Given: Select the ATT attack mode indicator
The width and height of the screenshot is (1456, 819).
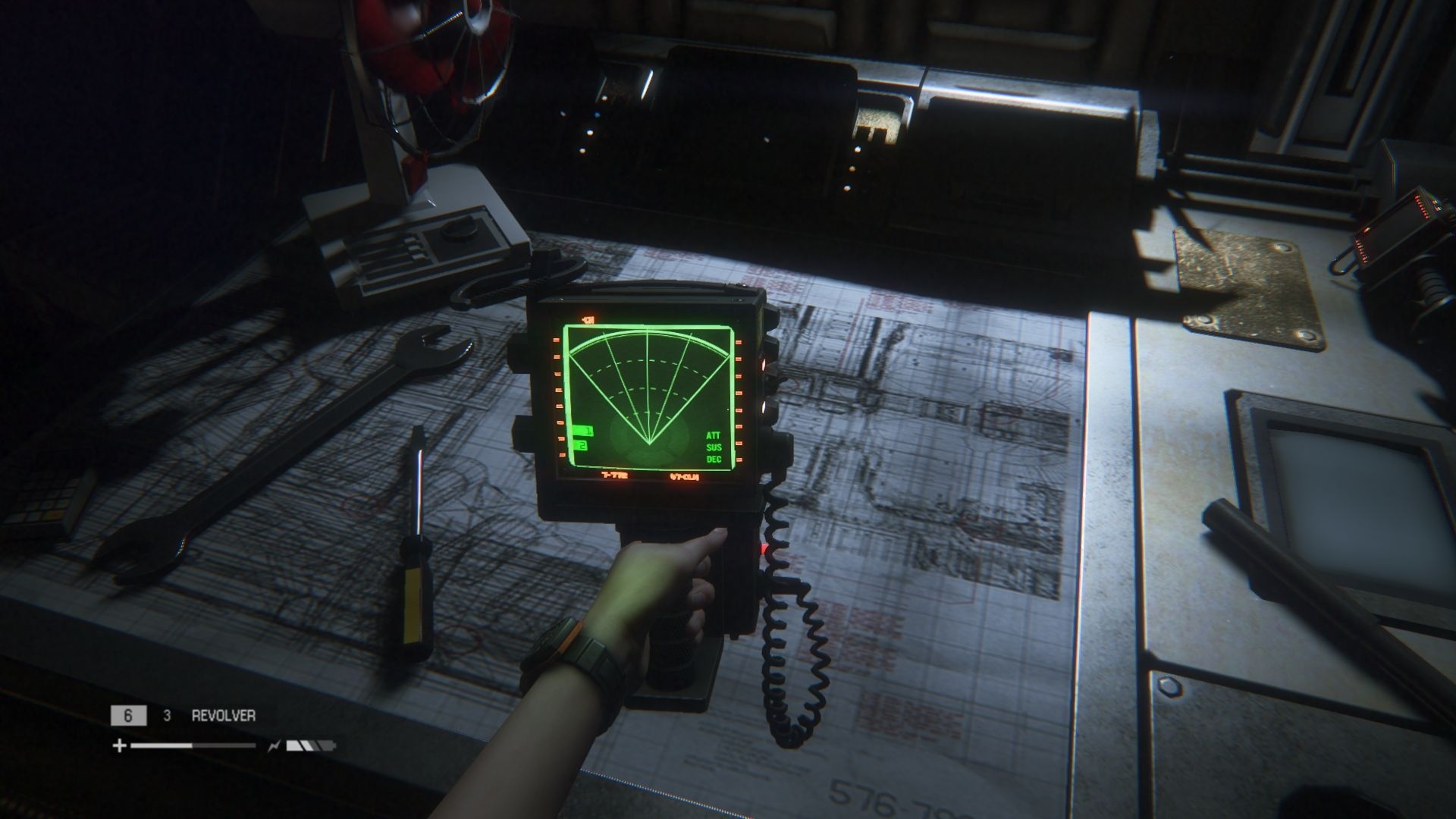Looking at the screenshot, I should point(714,435).
